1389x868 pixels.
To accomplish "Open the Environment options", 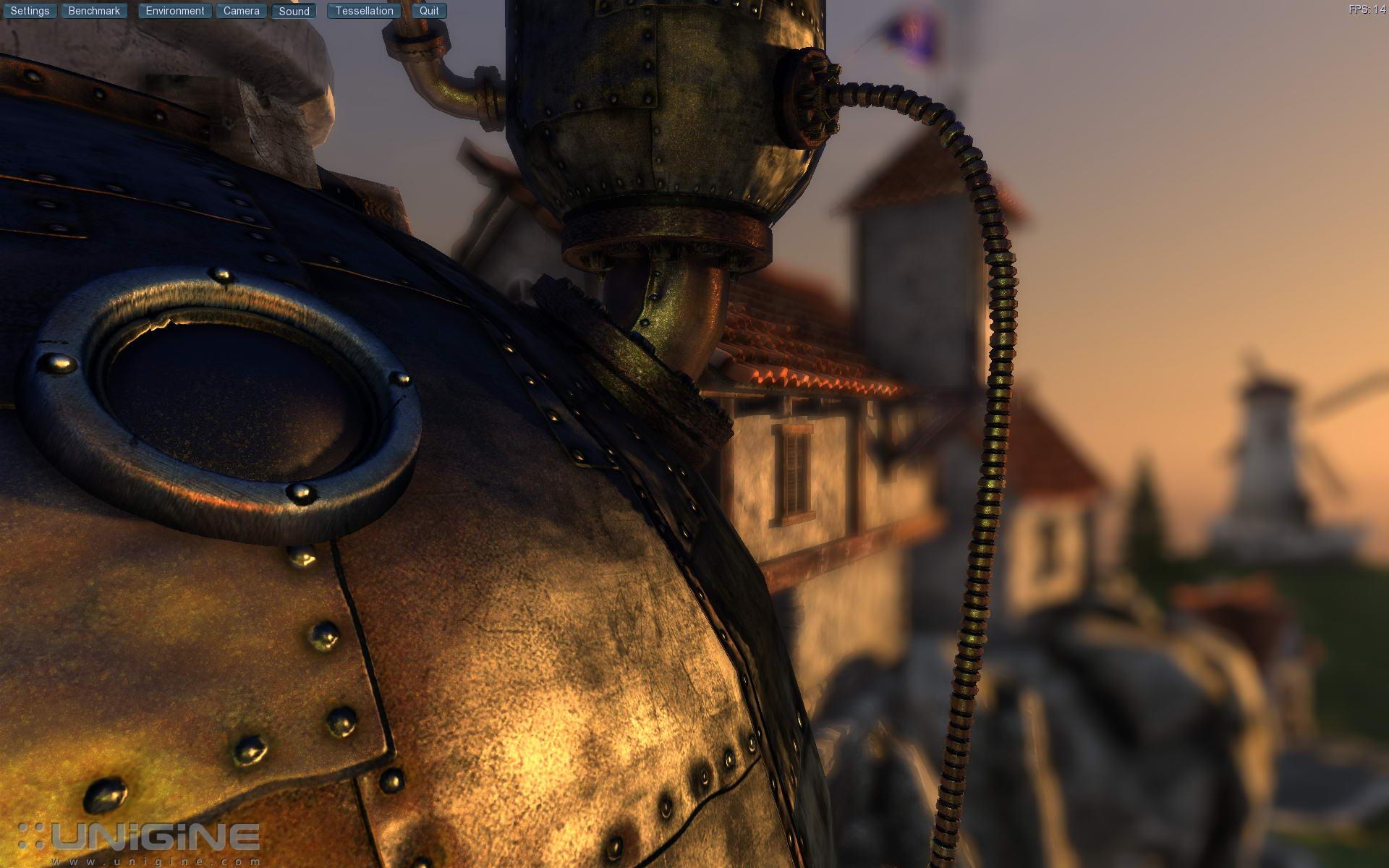I will 175,11.
